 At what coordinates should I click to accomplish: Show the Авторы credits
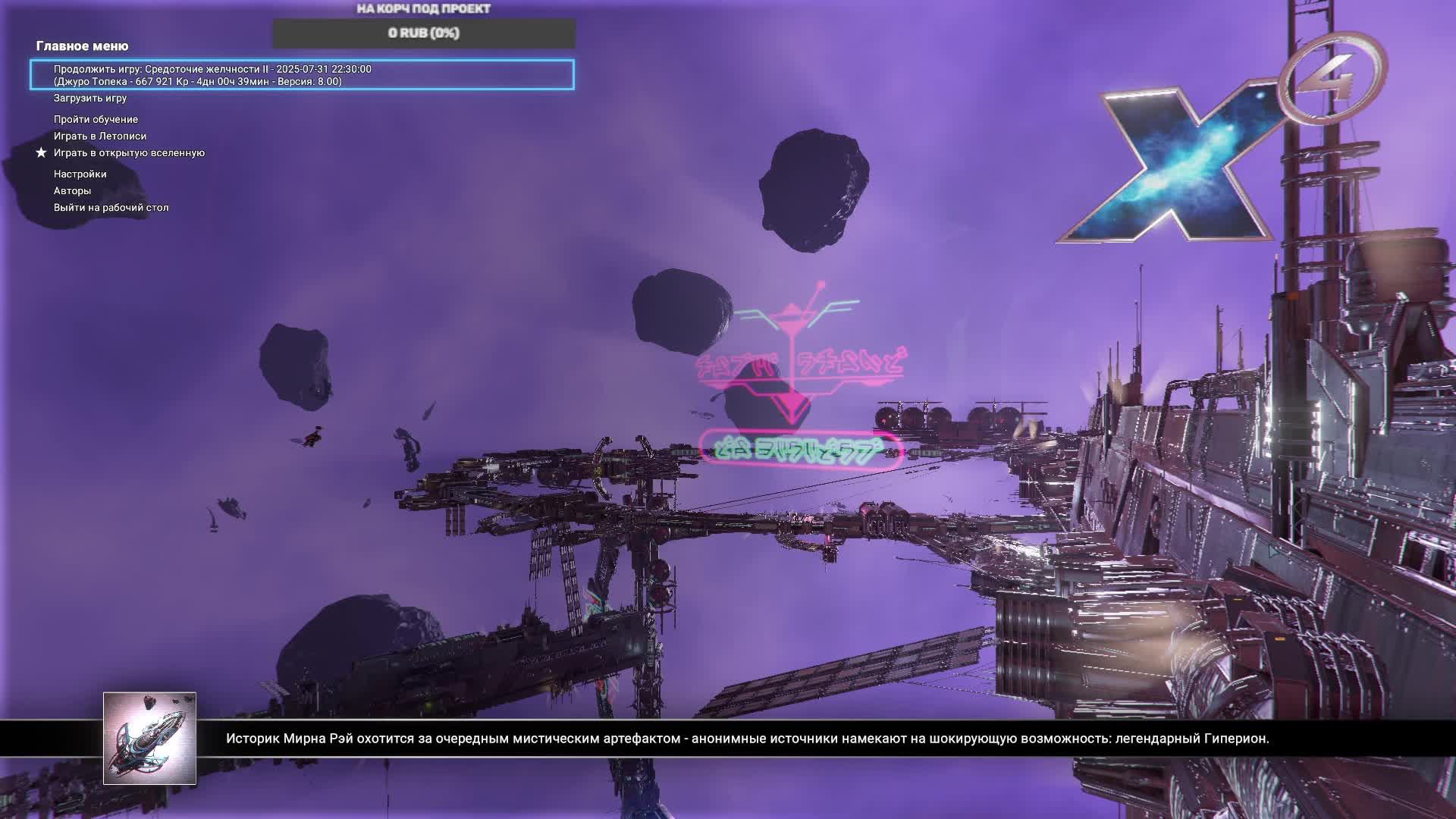point(72,191)
